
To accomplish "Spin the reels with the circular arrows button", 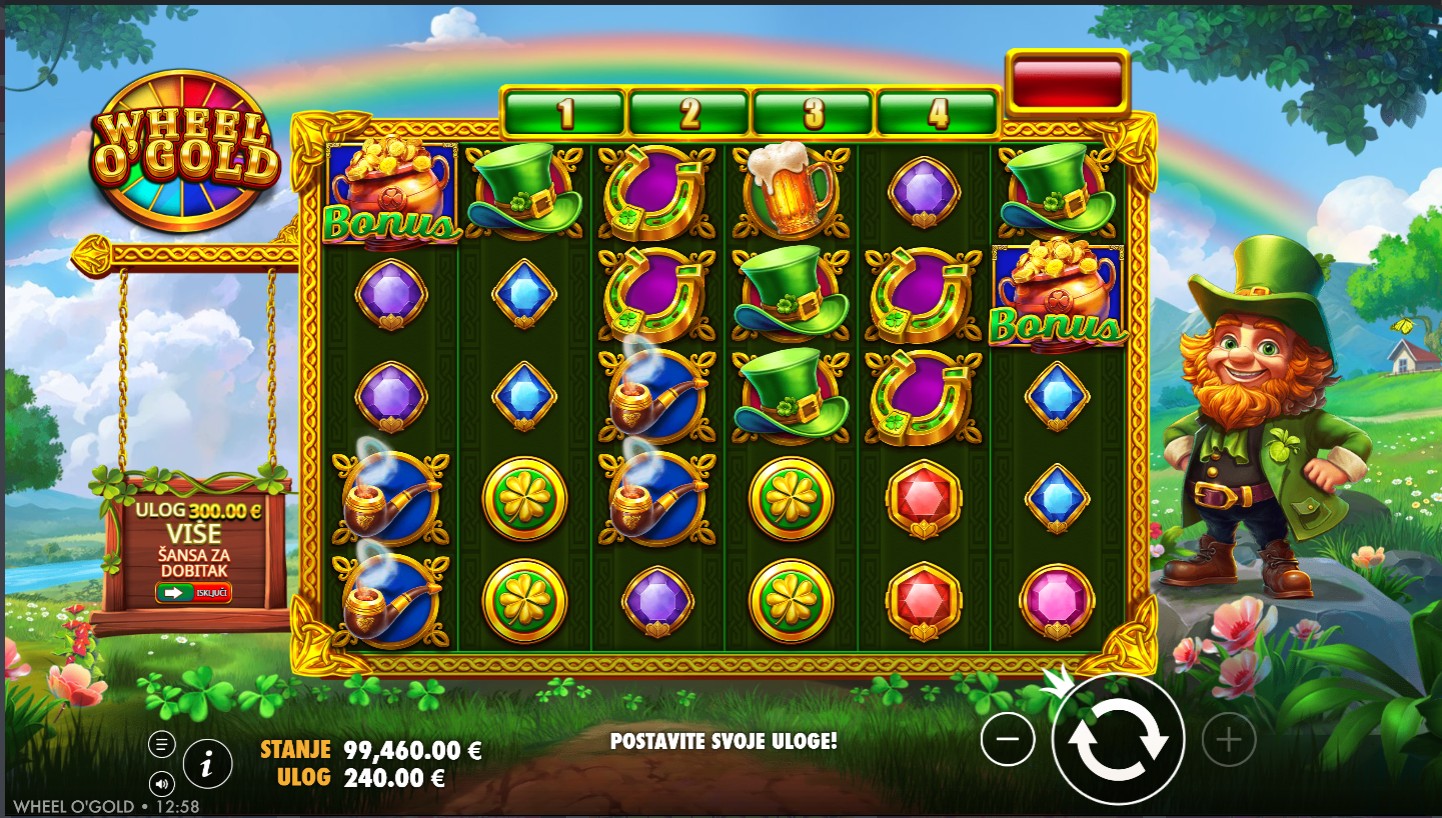I will pos(1118,740).
